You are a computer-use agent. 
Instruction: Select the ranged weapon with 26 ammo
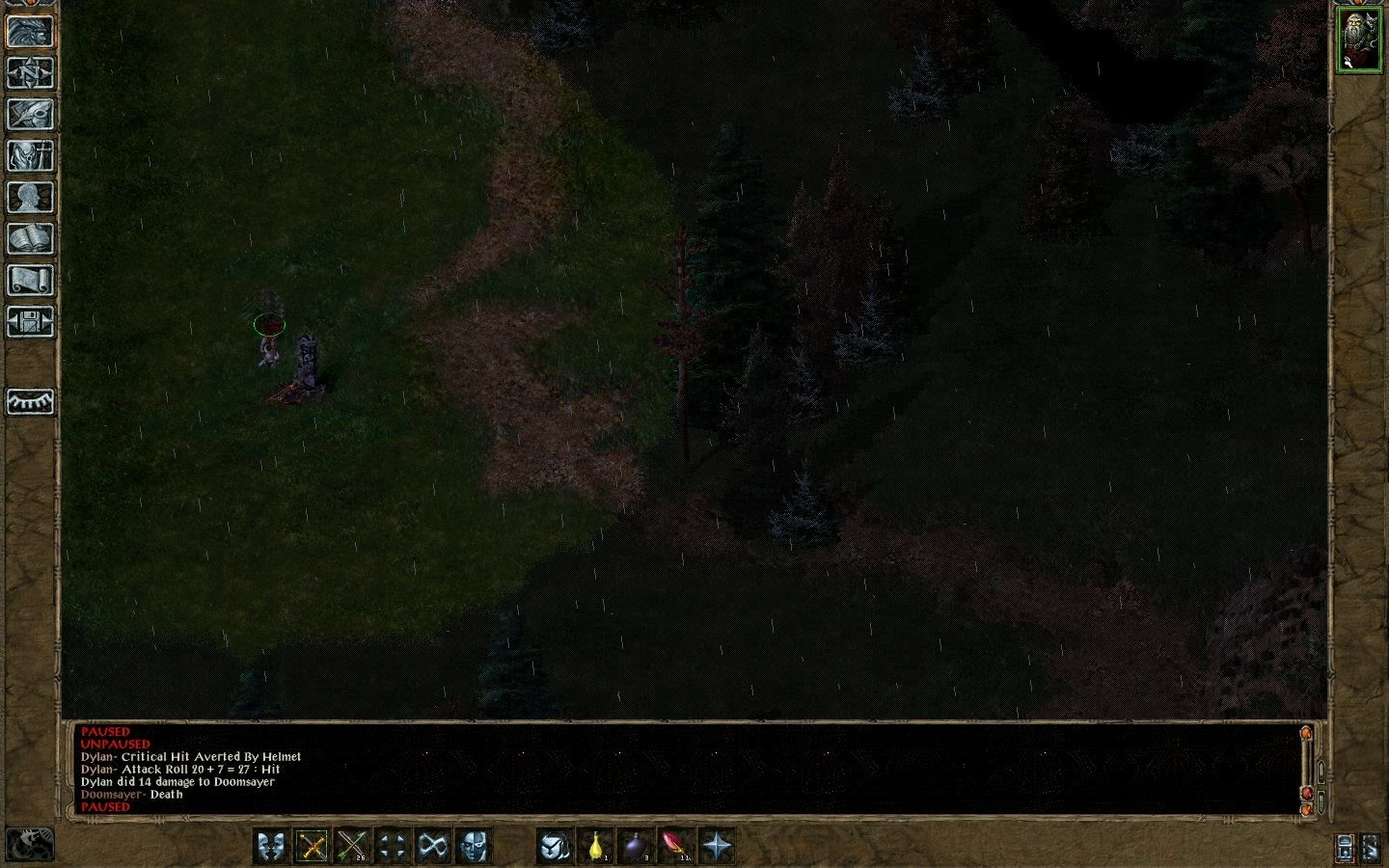[x=353, y=846]
